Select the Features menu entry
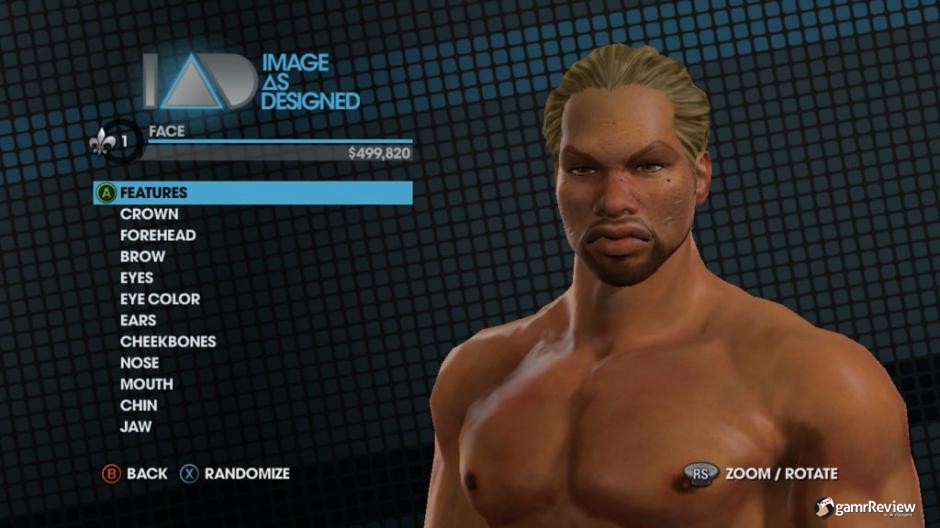 (x=154, y=193)
